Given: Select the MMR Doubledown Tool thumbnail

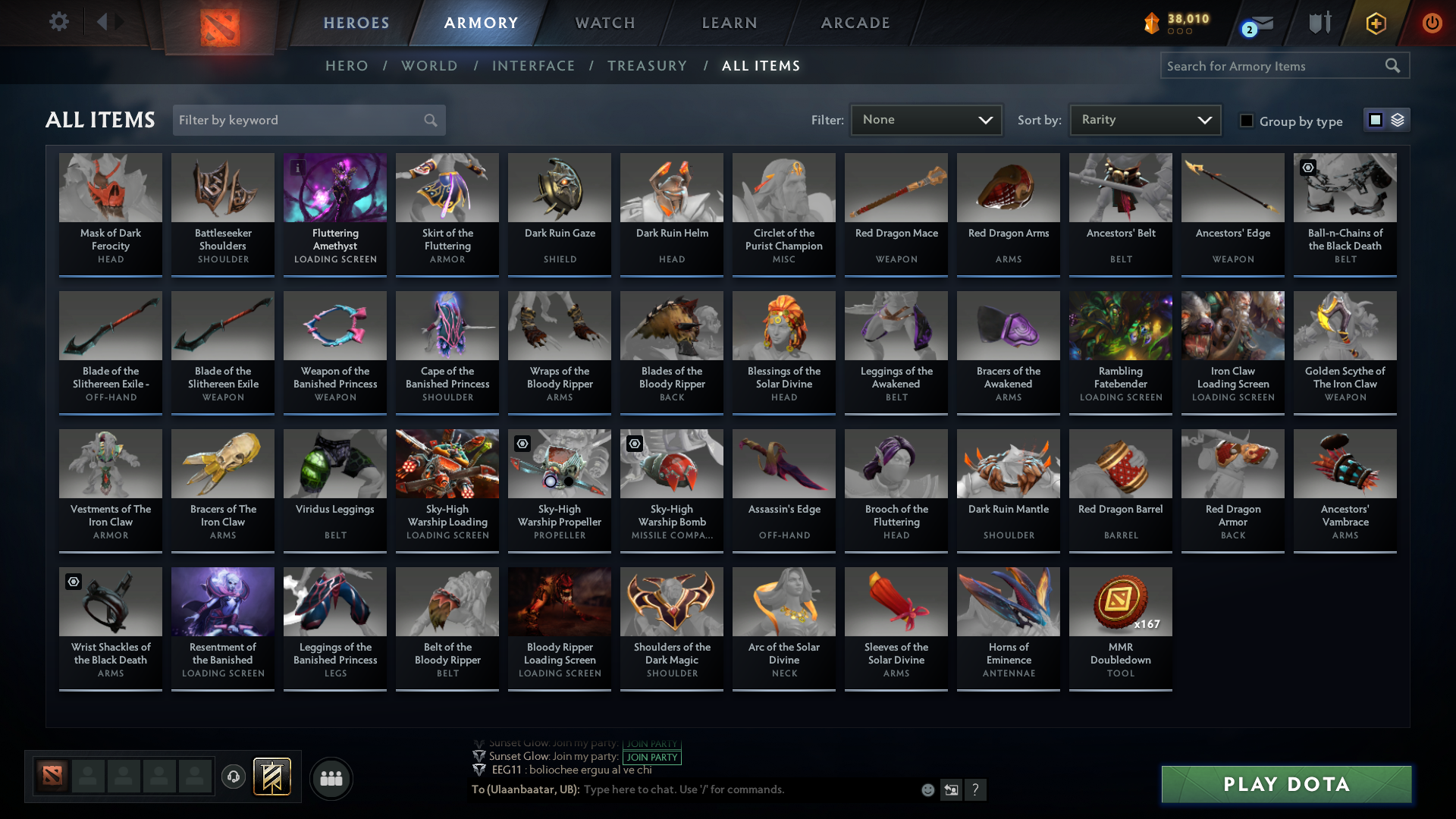Looking at the screenshot, I should pos(1120,601).
